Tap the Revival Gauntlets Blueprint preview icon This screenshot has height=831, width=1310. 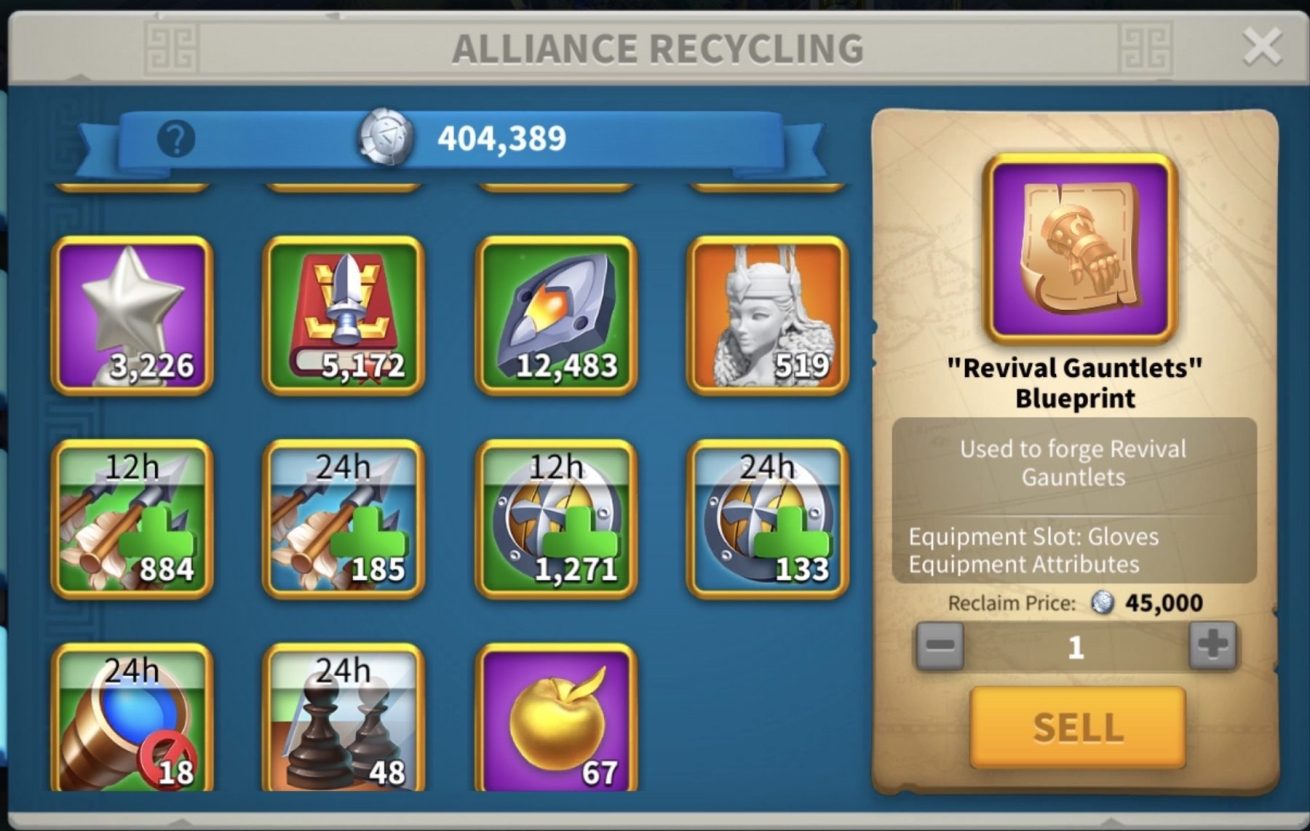1079,249
